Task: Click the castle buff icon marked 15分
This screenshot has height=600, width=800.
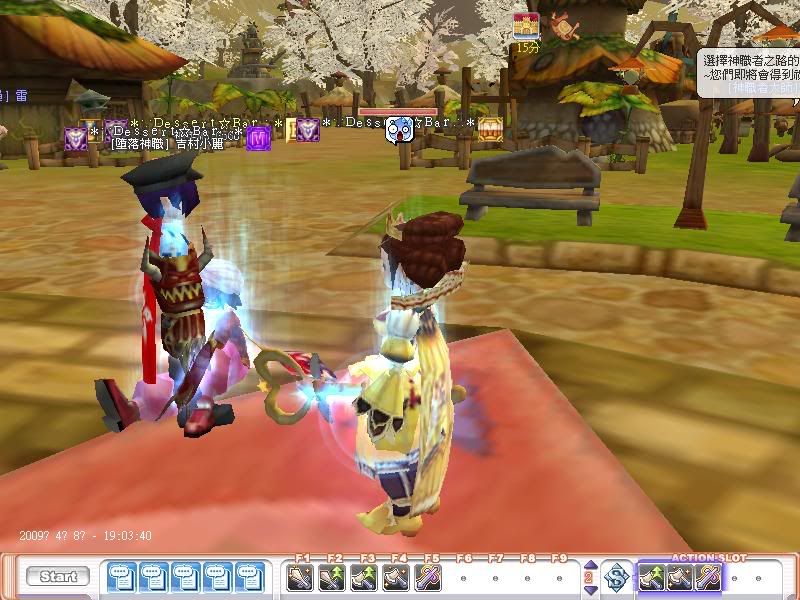Action: [x=527, y=28]
